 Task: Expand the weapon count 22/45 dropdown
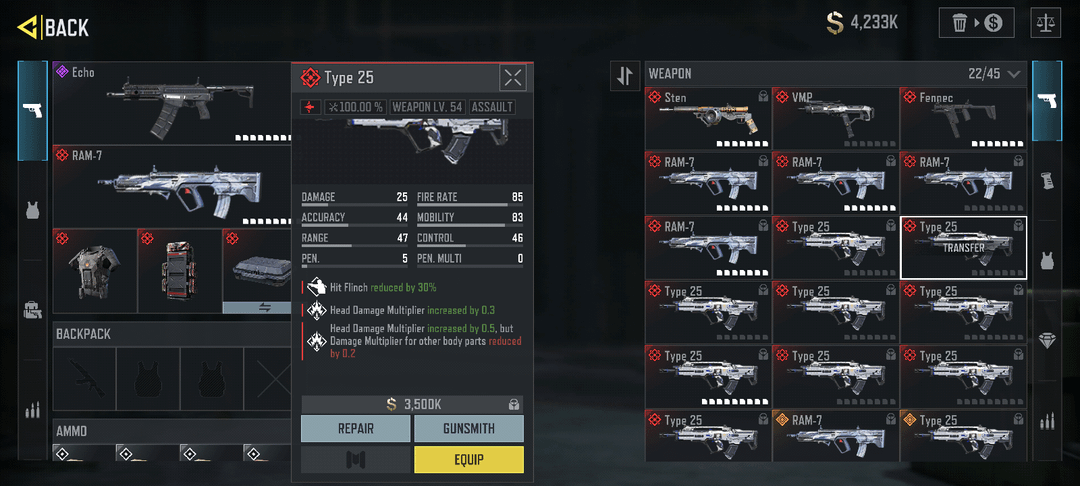[1014, 74]
